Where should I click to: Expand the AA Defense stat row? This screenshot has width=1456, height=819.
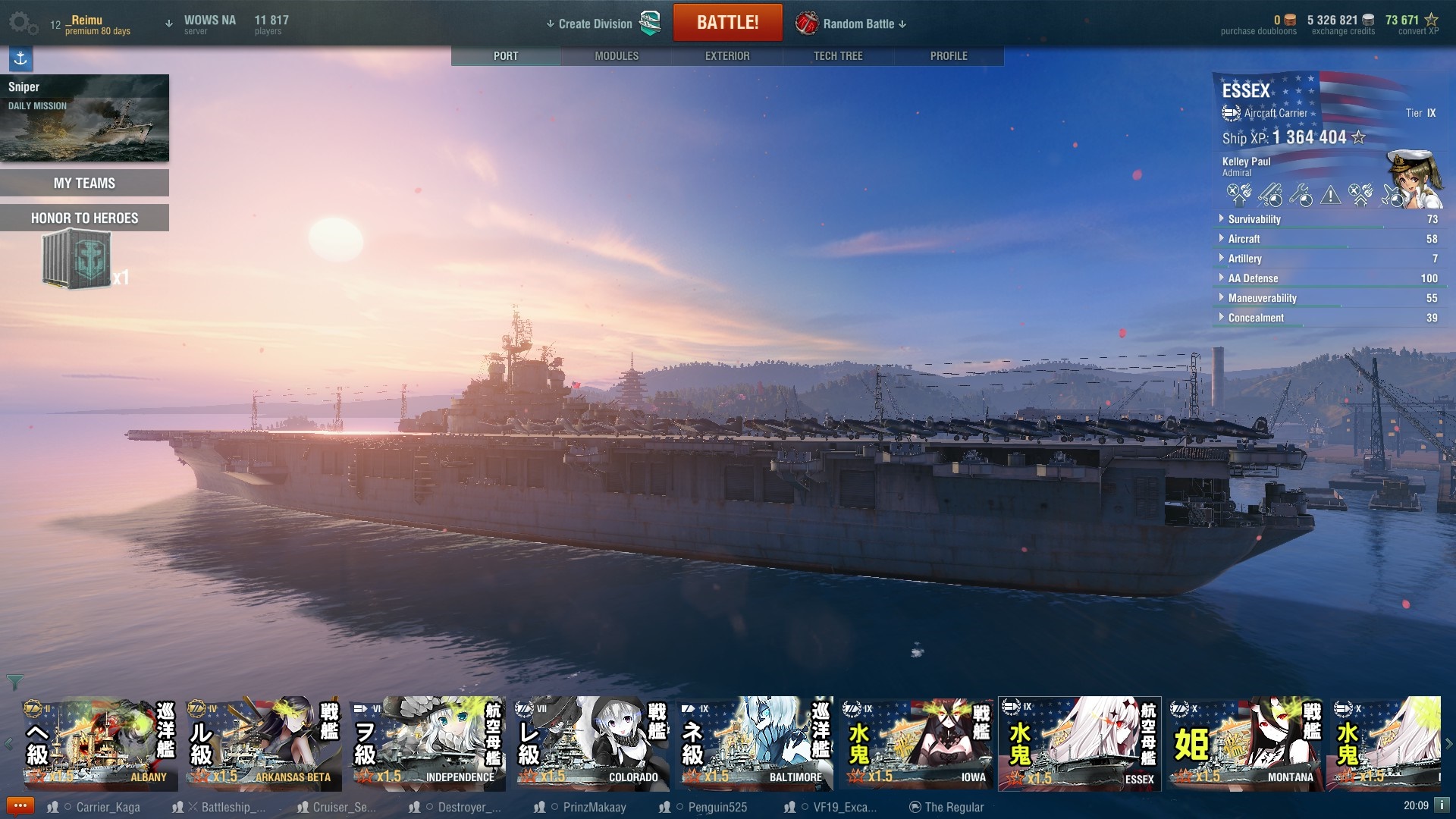1253,278
